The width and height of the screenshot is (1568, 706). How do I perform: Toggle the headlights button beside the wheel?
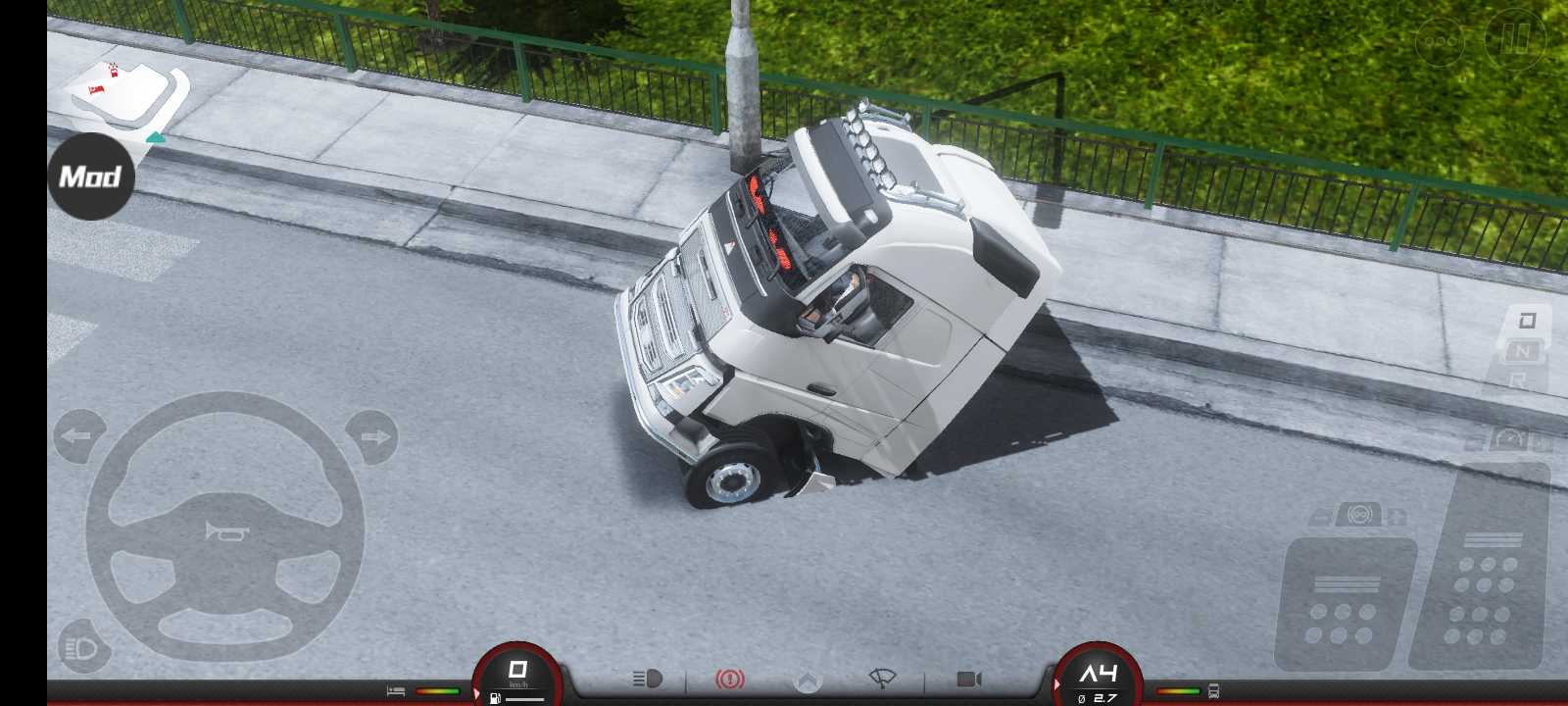pyautogui.click(x=82, y=647)
